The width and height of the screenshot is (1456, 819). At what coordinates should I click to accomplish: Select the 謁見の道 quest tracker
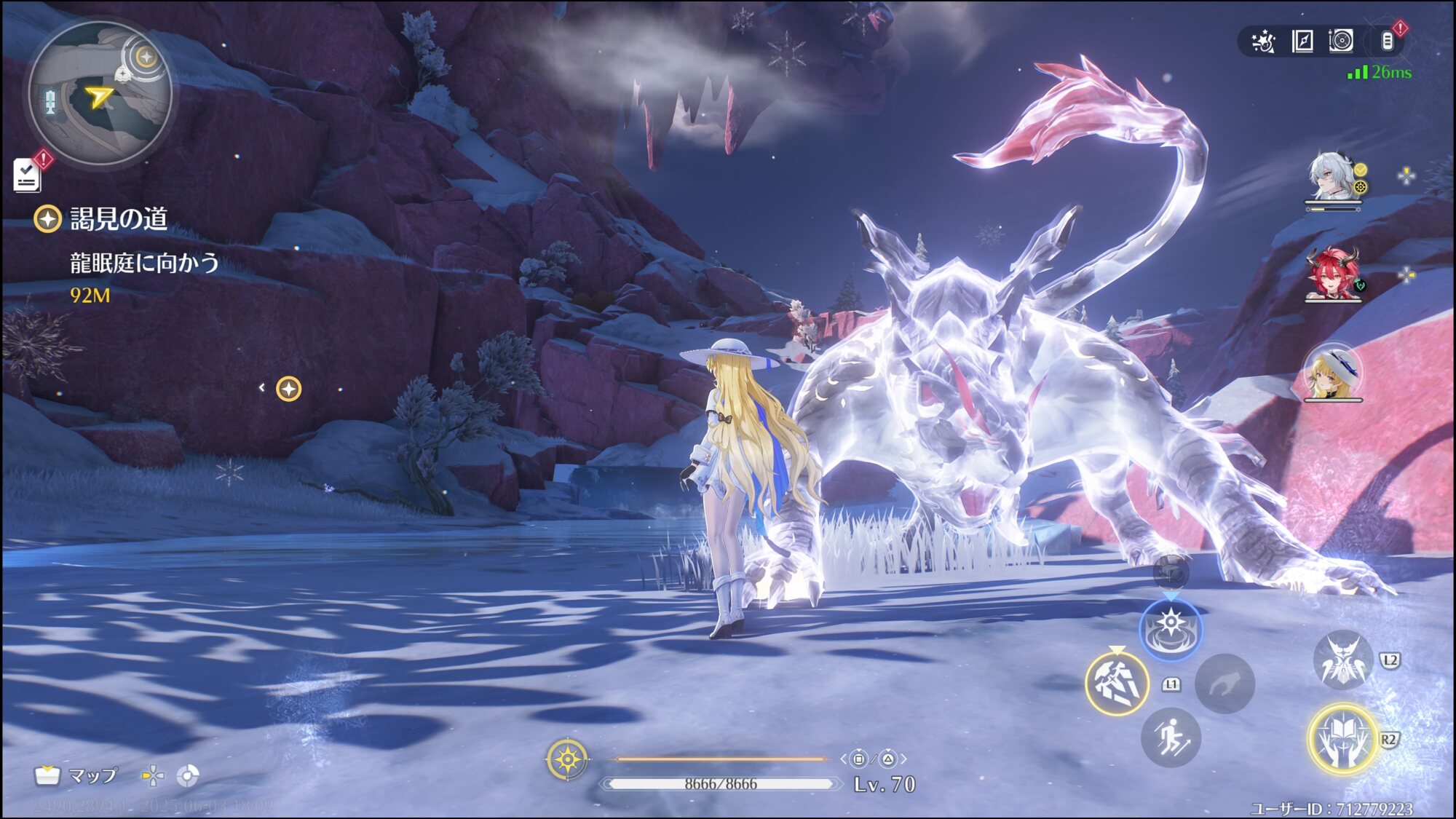118,218
